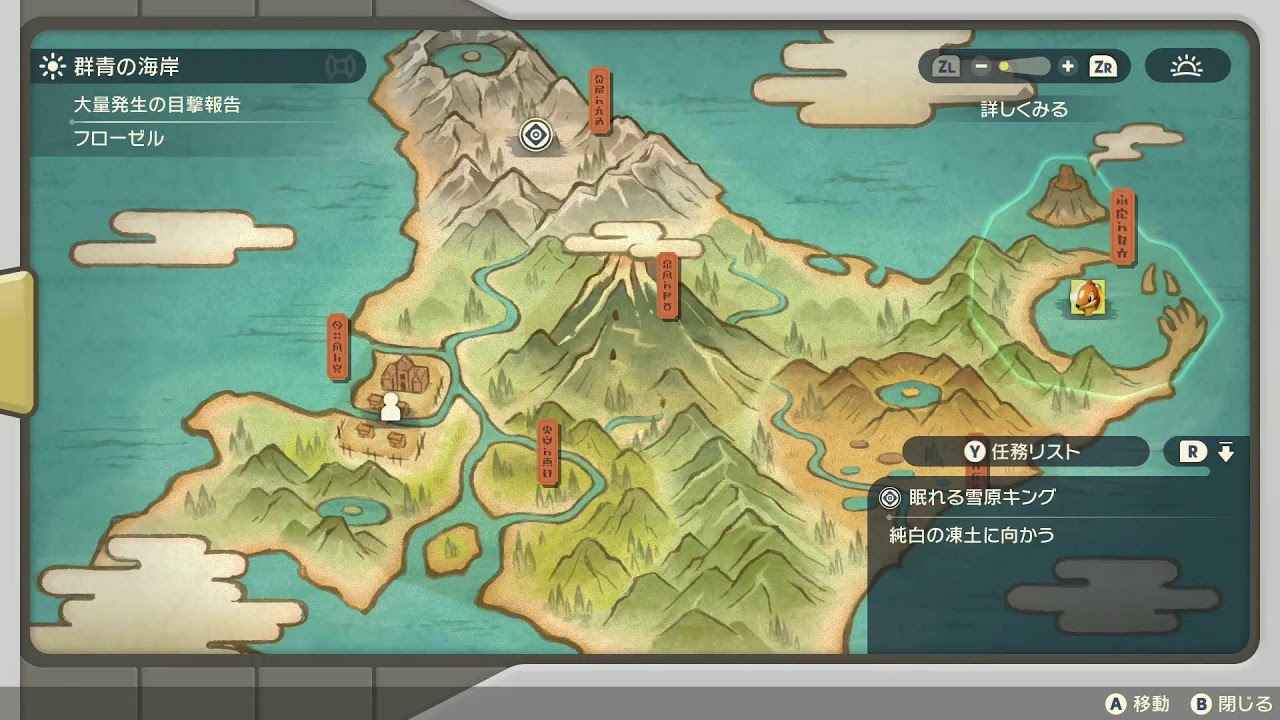This screenshot has height=720, width=1280.
Task: Click 詳しくみる to view details
Action: (x=1022, y=110)
